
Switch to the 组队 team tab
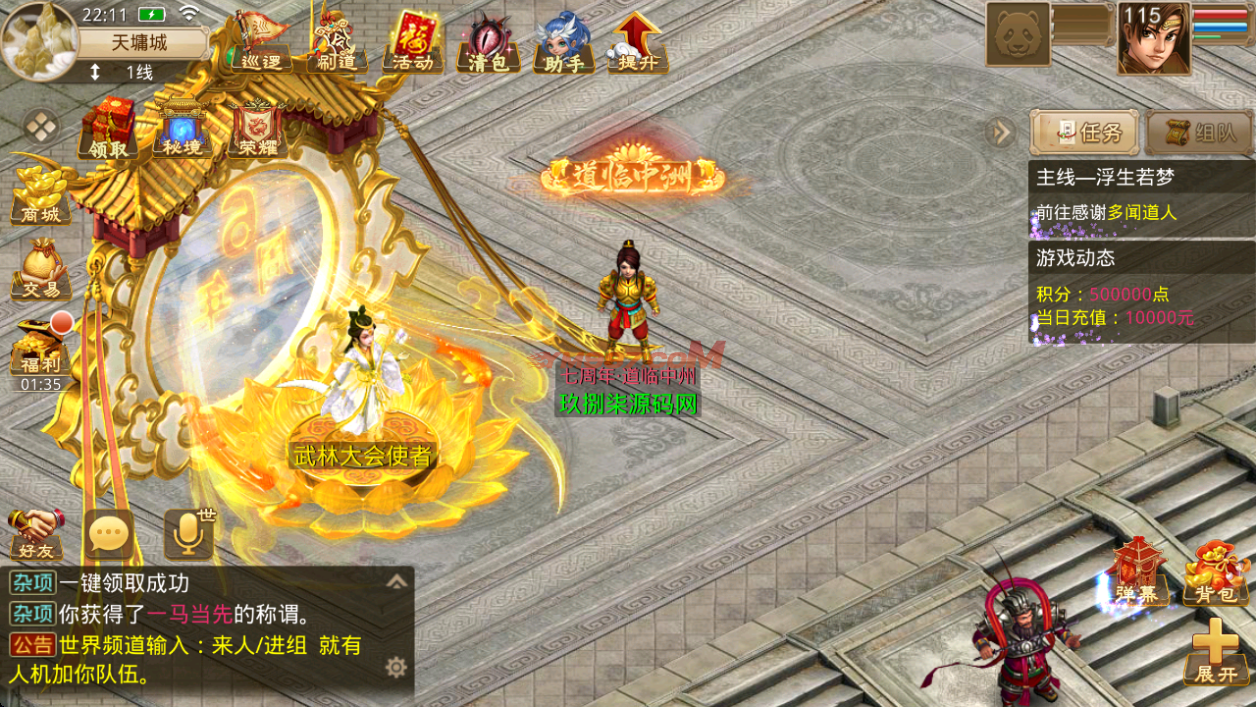coord(1200,133)
